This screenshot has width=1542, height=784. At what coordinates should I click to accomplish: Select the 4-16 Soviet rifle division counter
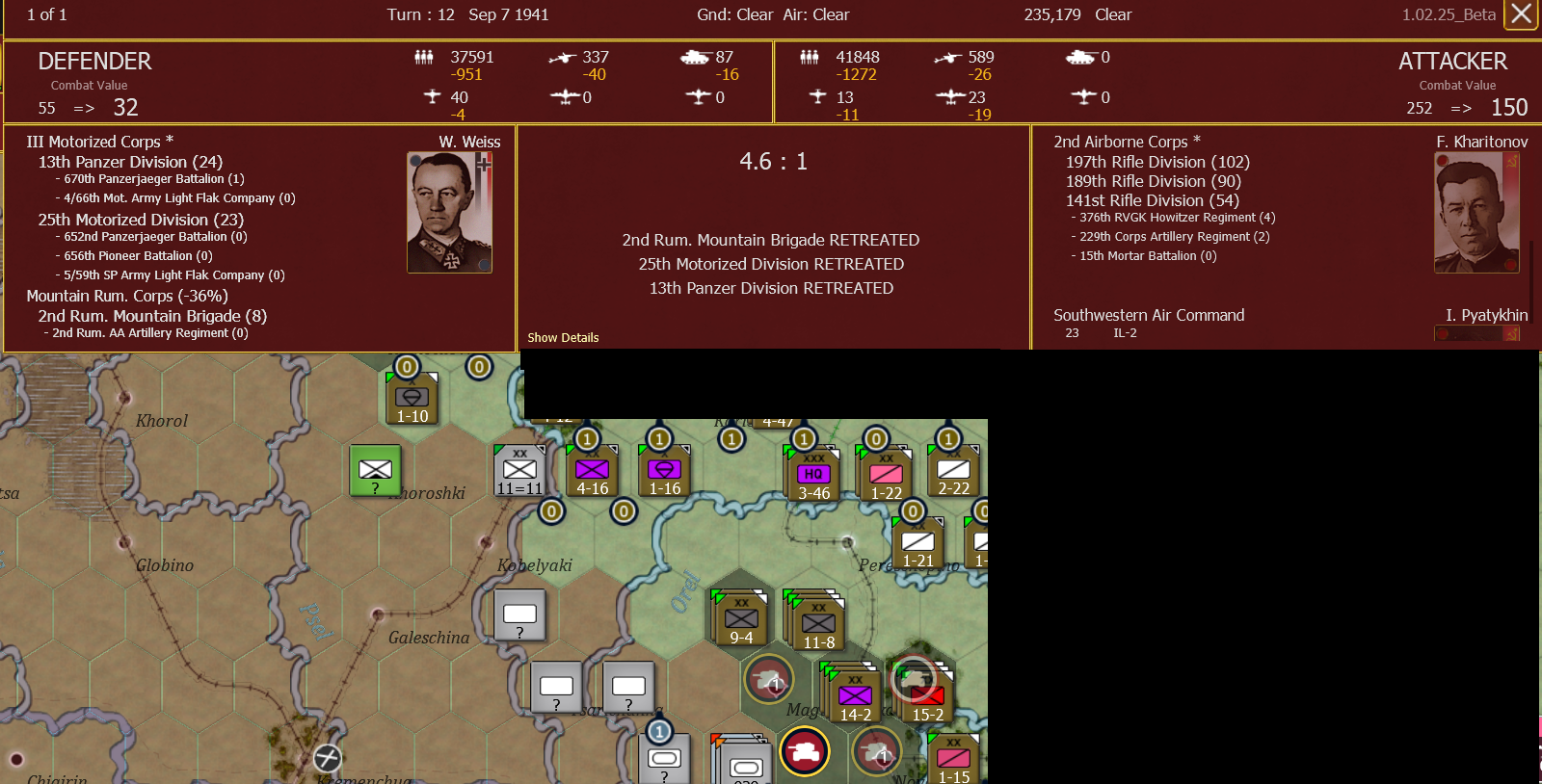pos(591,471)
